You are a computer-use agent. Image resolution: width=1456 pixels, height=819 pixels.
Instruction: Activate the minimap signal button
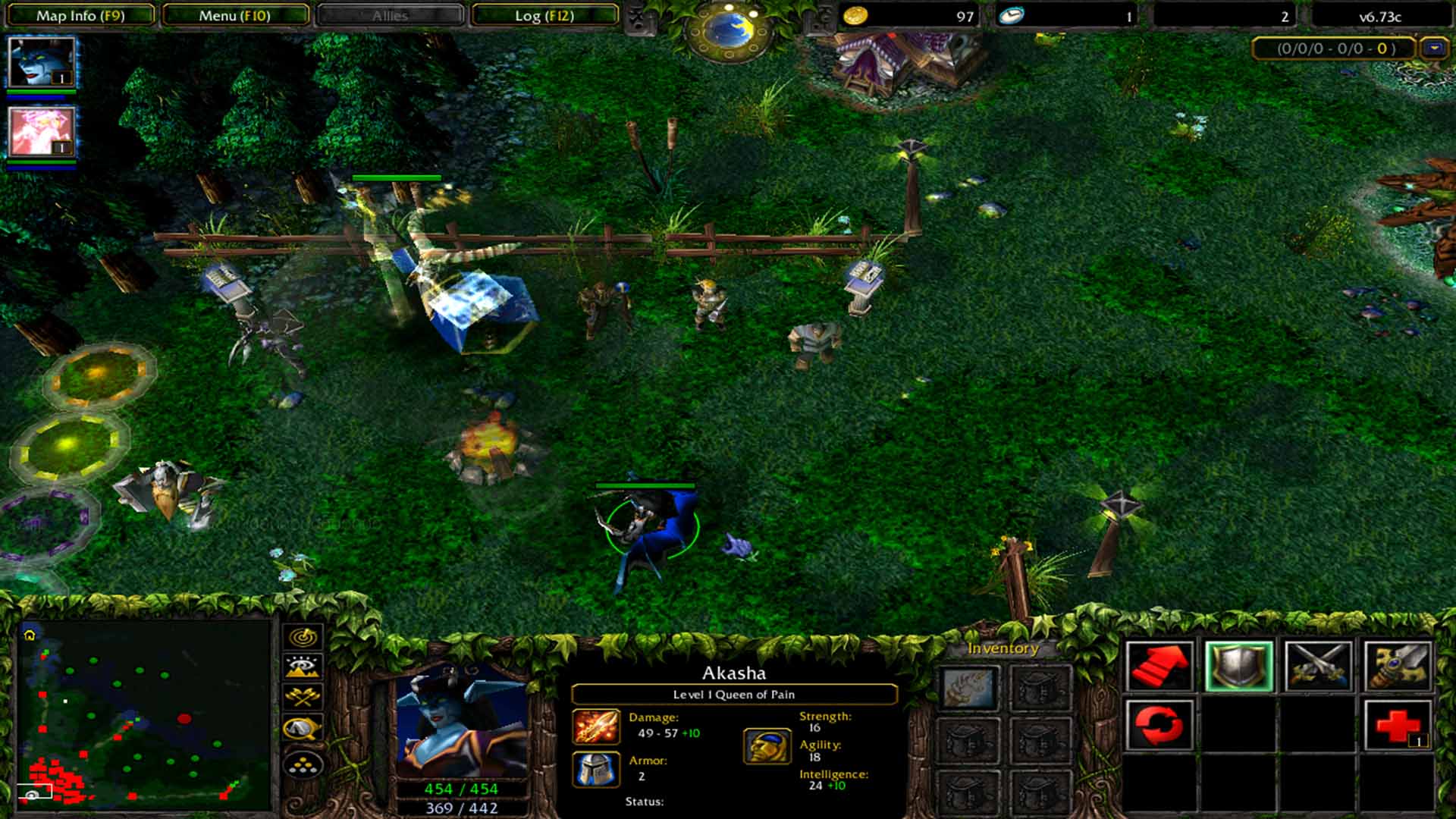point(303,637)
